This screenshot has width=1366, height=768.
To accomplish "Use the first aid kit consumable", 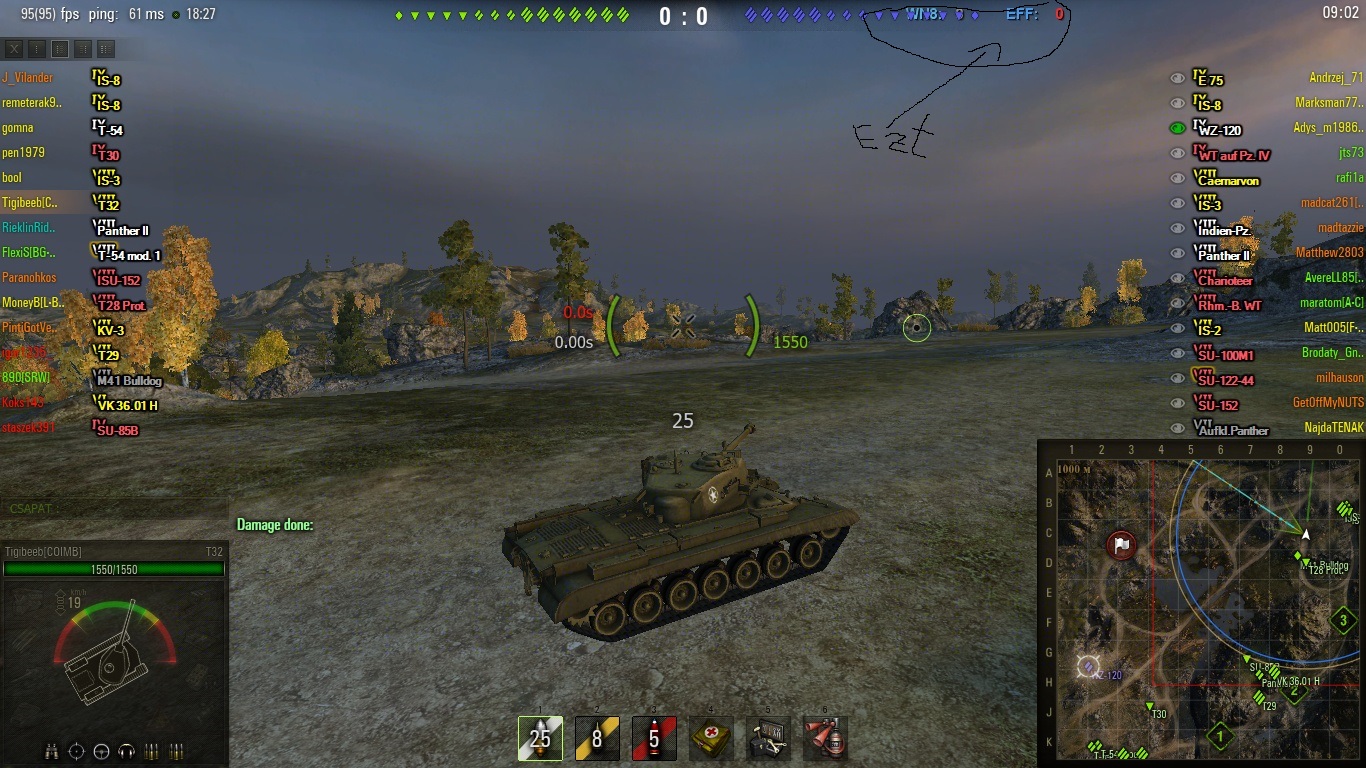I will coord(711,738).
